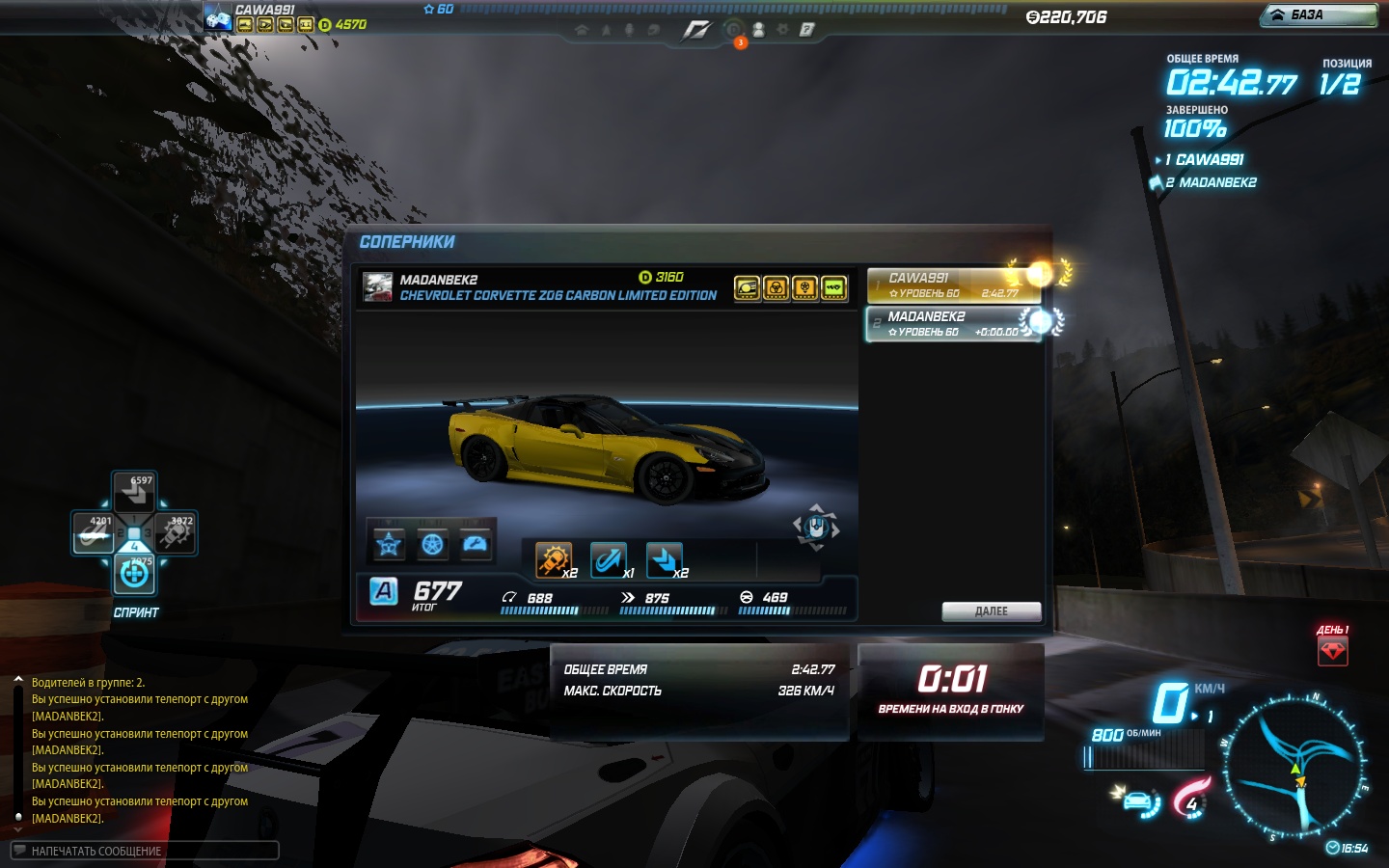
Task: Select the slingshot arrow powerup x1
Action: click(x=609, y=559)
